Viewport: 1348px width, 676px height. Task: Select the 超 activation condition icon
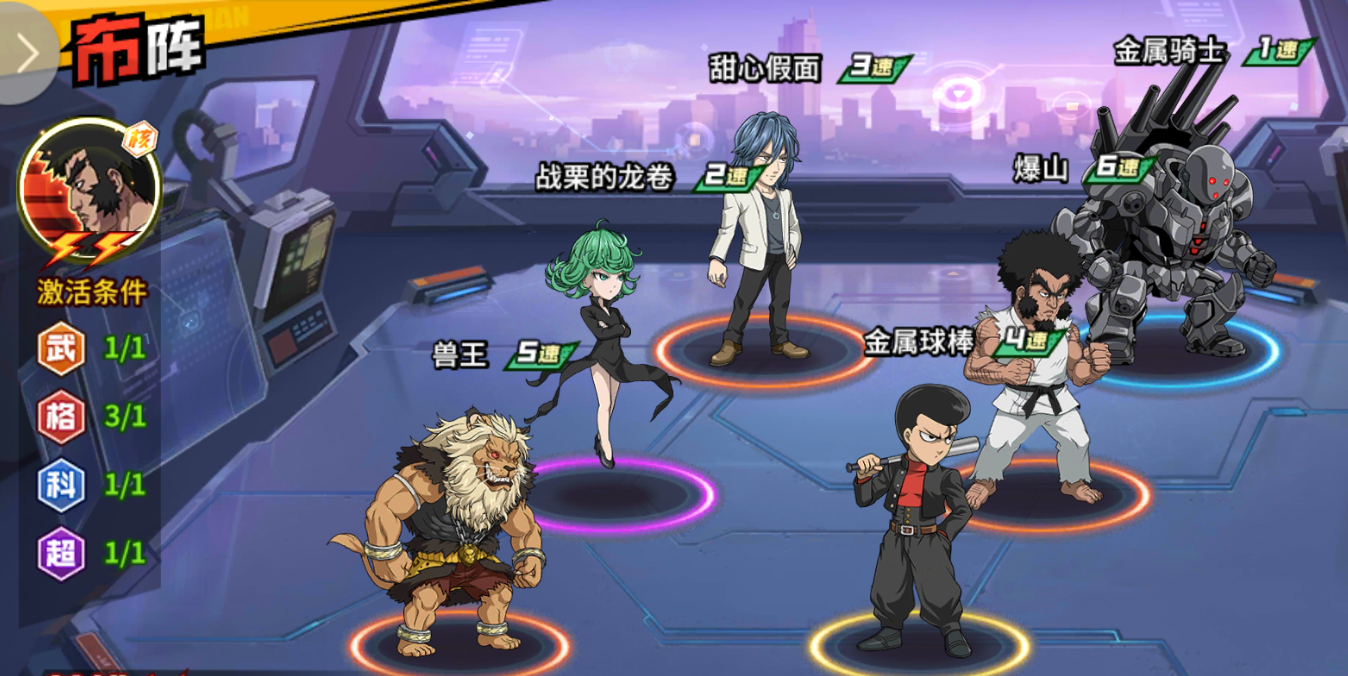point(61,553)
